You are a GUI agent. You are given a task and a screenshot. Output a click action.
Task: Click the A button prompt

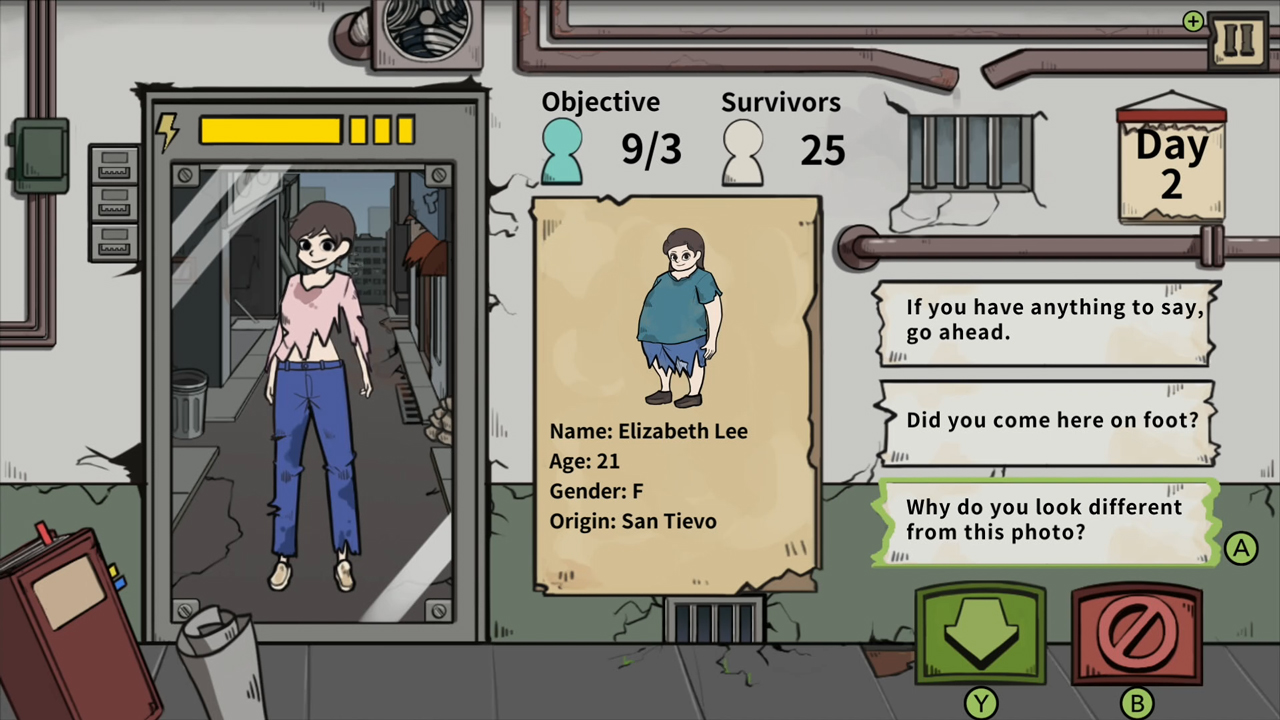click(x=1241, y=548)
